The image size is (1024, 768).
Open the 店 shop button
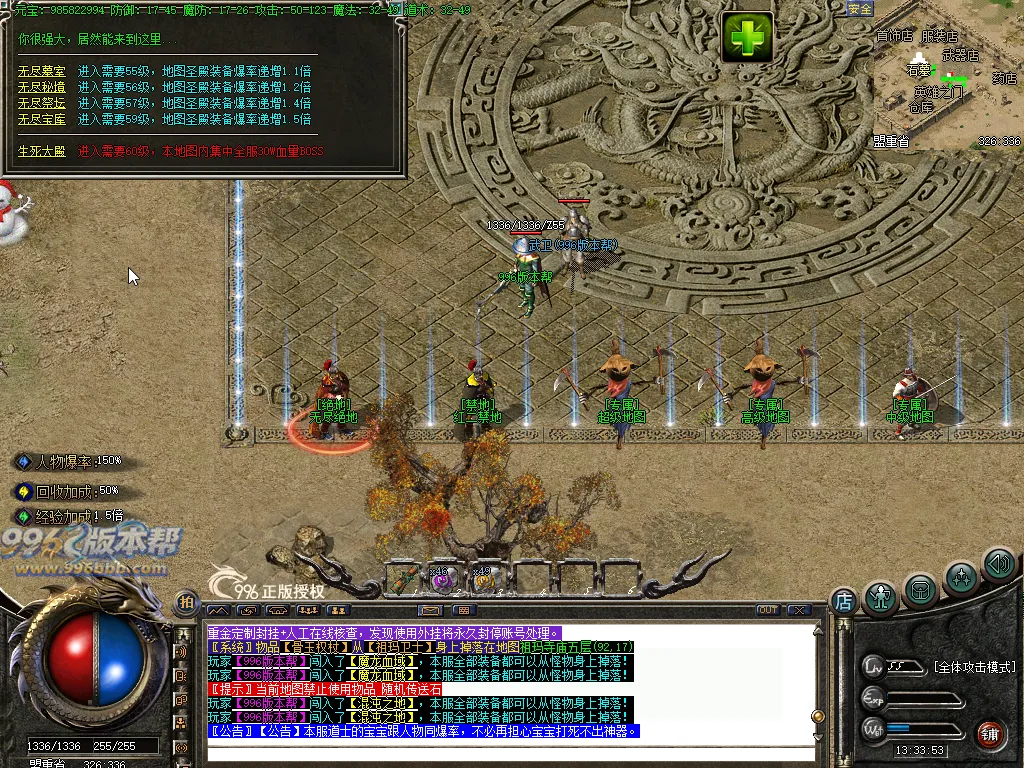coord(844,601)
